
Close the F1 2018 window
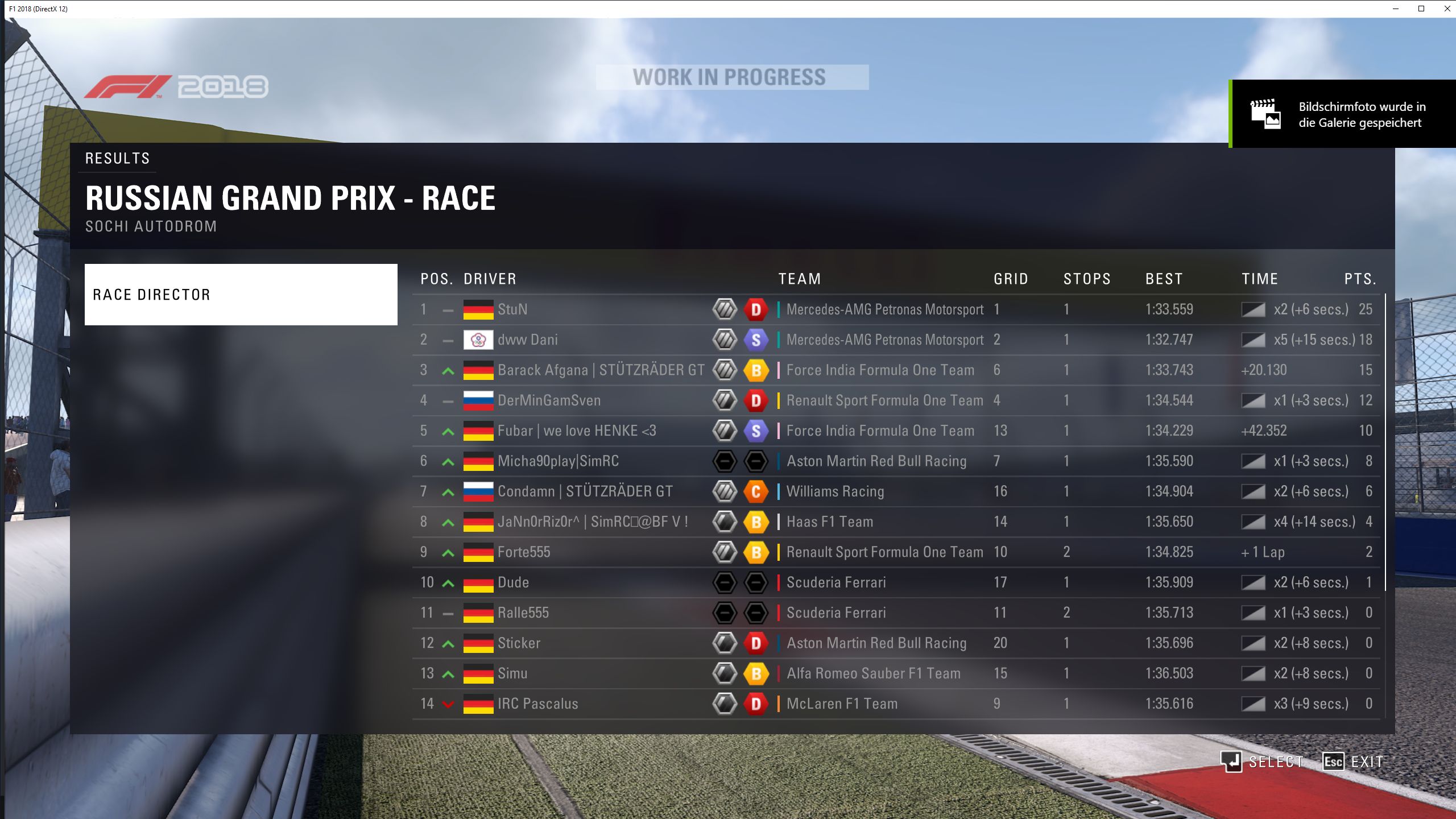tap(1447, 9)
